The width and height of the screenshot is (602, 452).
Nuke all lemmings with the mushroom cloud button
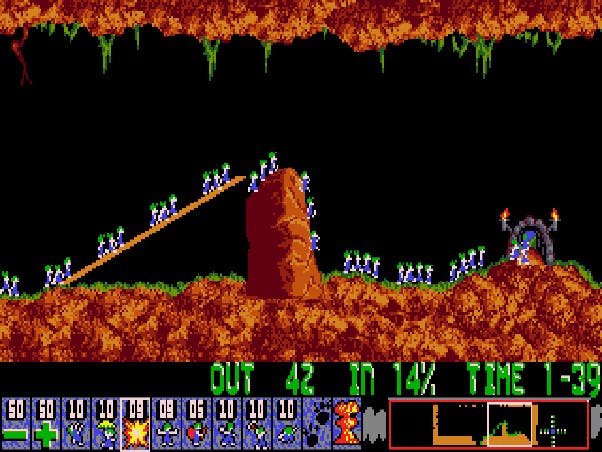pos(346,423)
